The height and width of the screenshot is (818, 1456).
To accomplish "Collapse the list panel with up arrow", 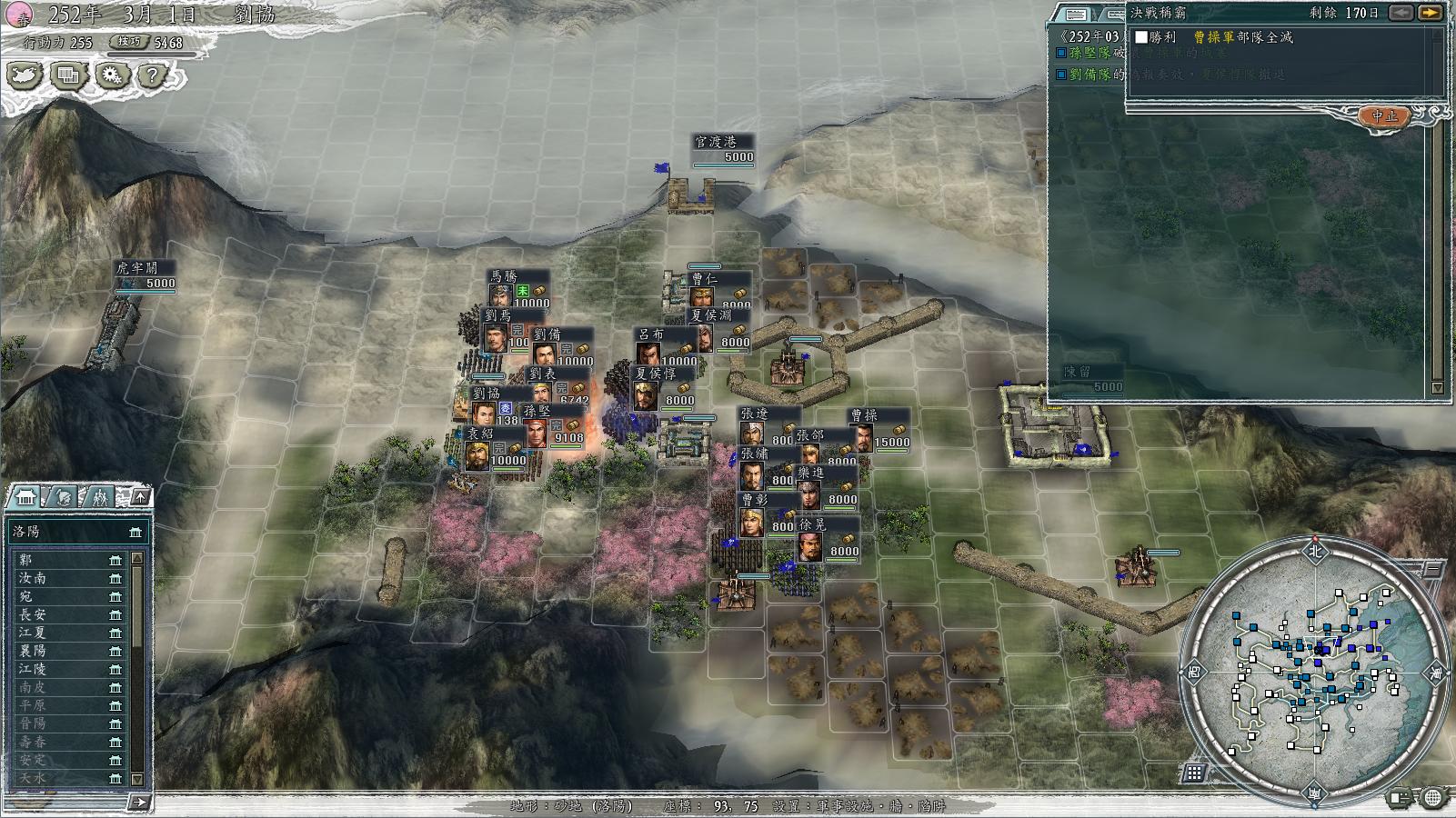I will 140,496.
